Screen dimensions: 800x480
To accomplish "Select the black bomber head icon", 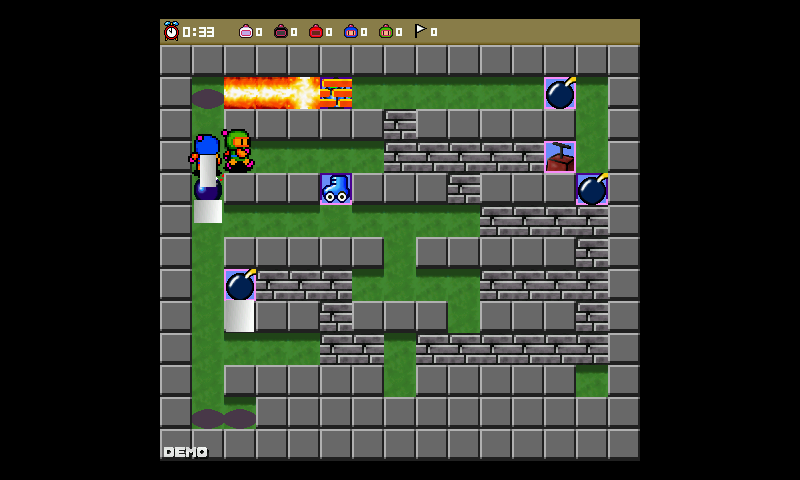I will point(281,32).
